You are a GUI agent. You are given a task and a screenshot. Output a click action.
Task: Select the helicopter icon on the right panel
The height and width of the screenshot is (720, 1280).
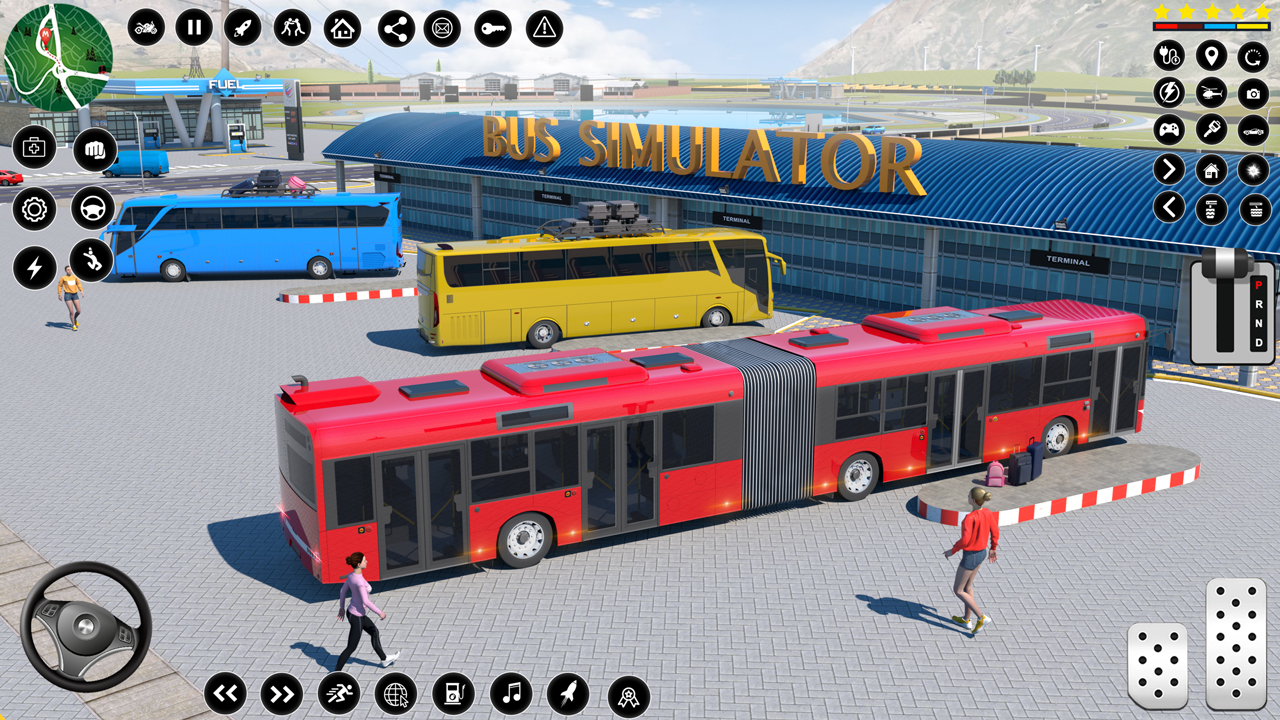(1210, 93)
